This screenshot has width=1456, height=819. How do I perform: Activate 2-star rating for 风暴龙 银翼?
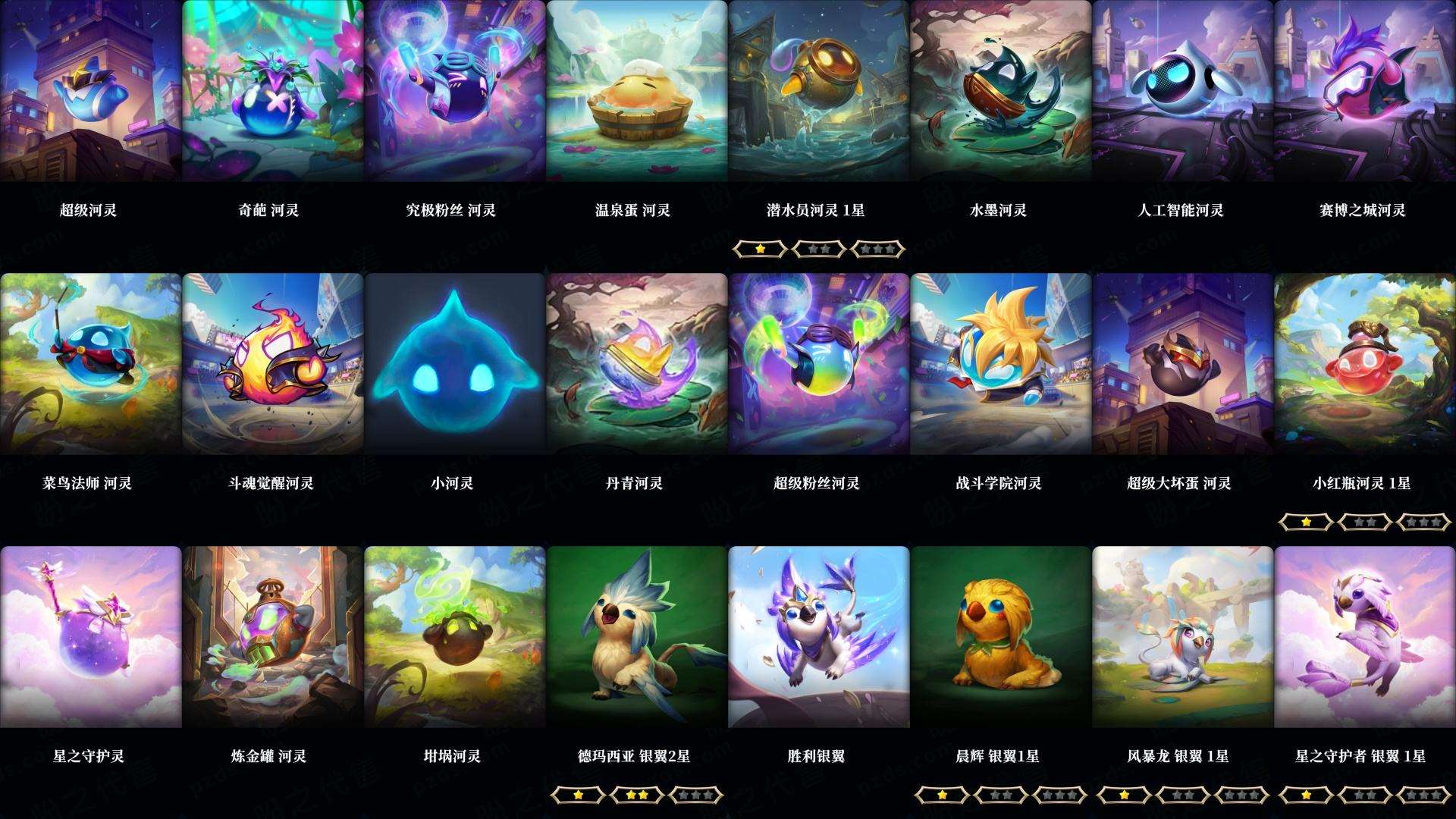click(1182, 795)
